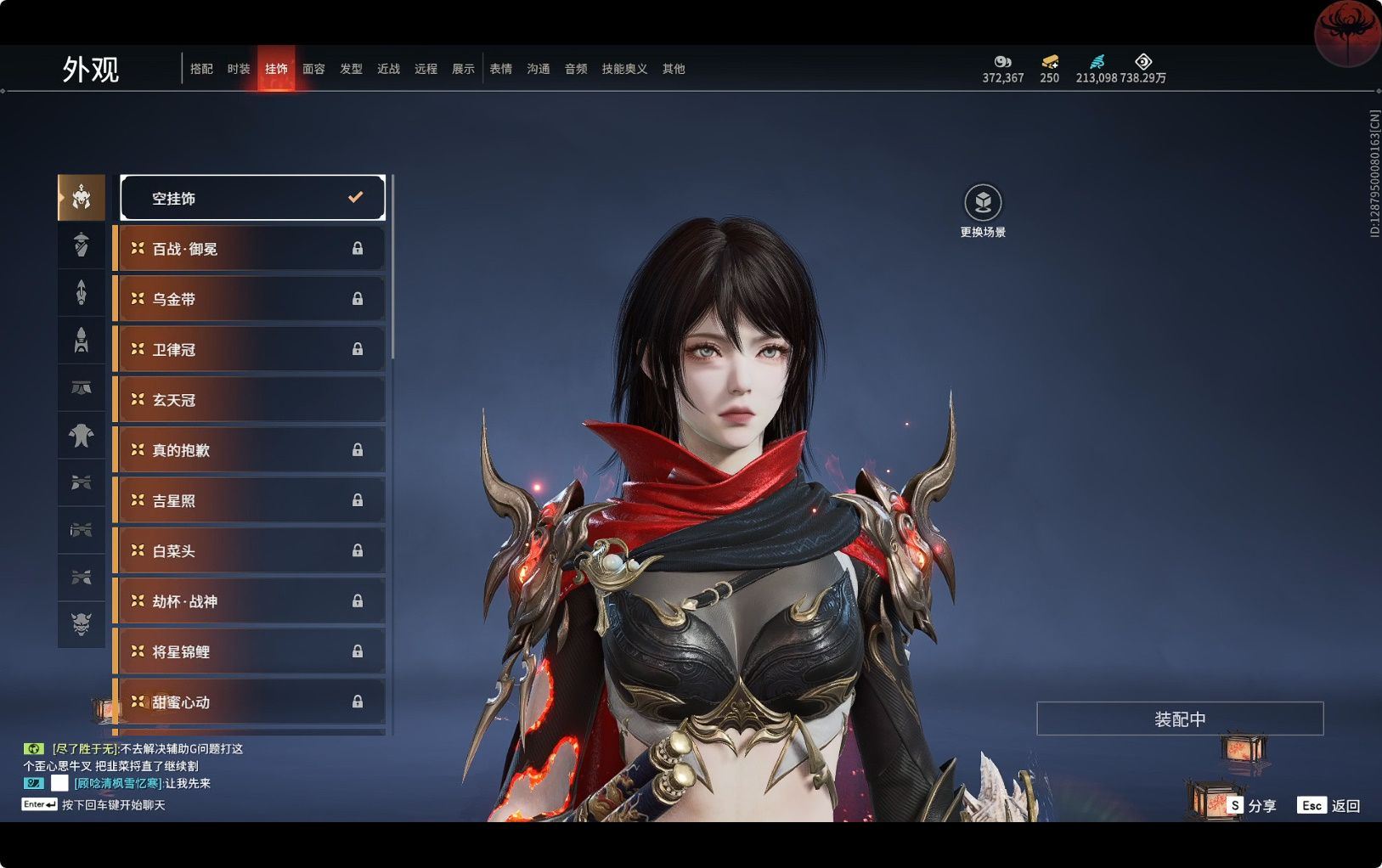Screen dimensions: 1382x868
Task: Select the 将星锦鲤 accessory
Action: 251,651
